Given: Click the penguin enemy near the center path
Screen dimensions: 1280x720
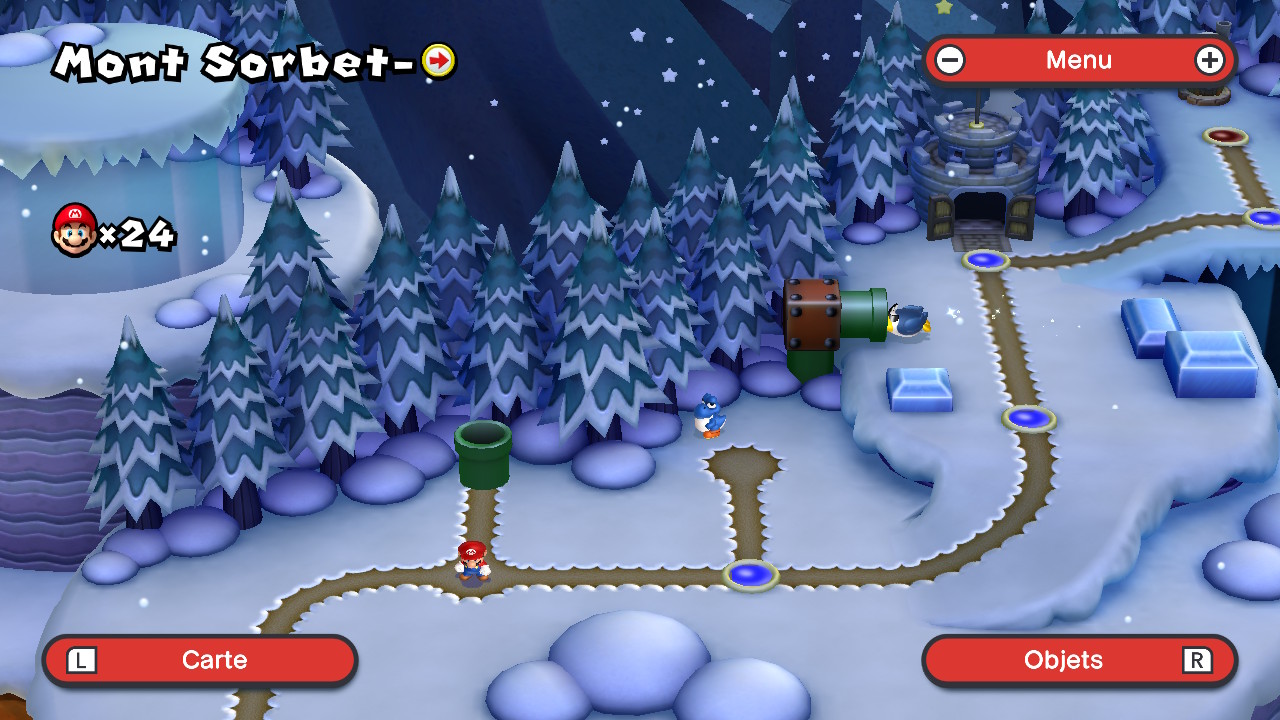Looking at the screenshot, I should tap(707, 413).
